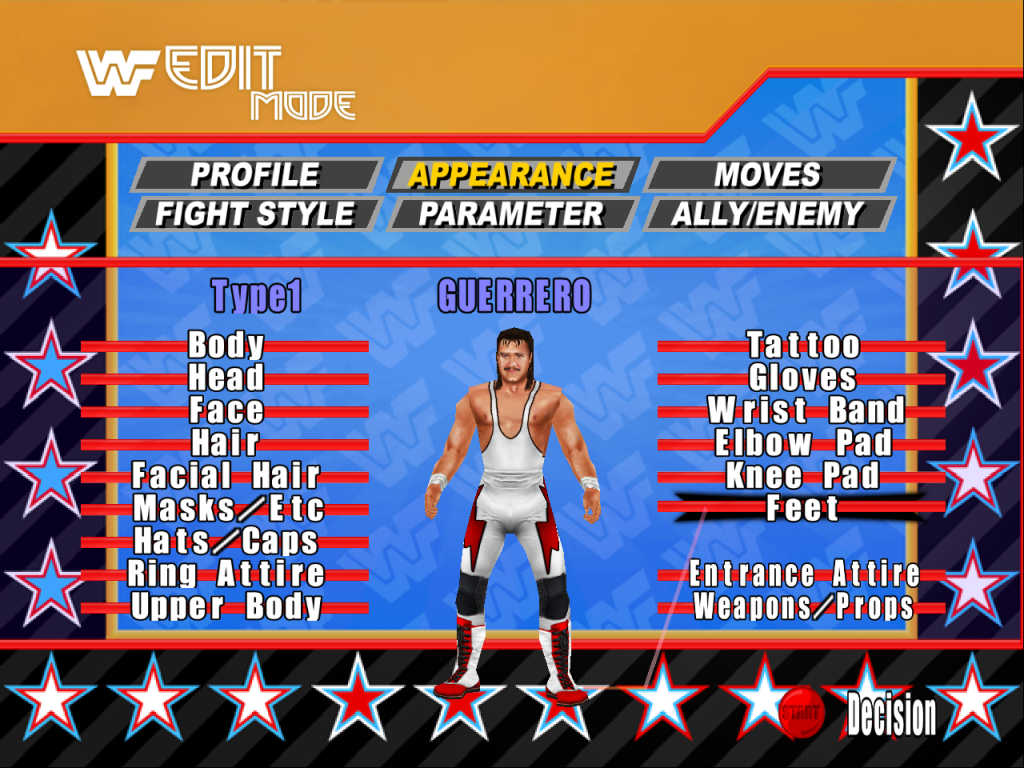Select the Knee Pad option
The height and width of the screenshot is (768, 1024).
tap(802, 476)
